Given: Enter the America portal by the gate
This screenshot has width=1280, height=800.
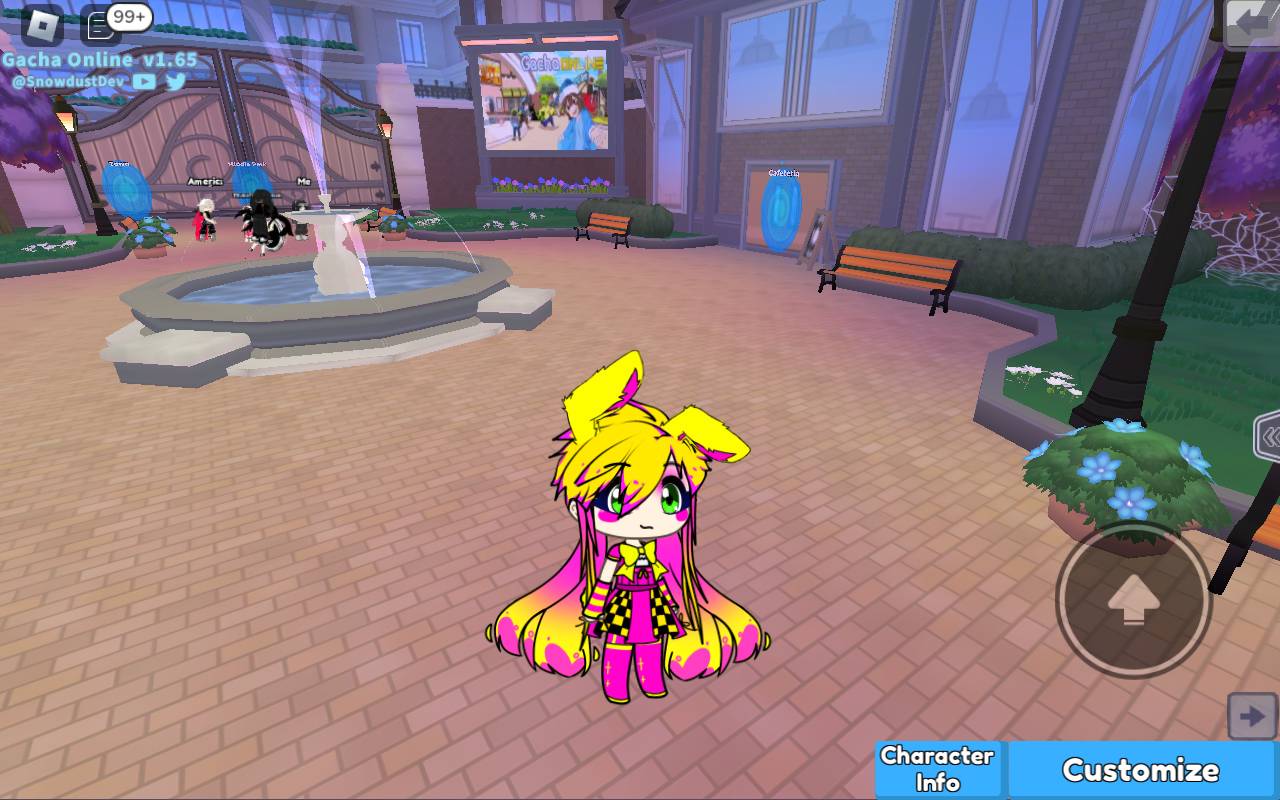Looking at the screenshot, I should (205, 182).
